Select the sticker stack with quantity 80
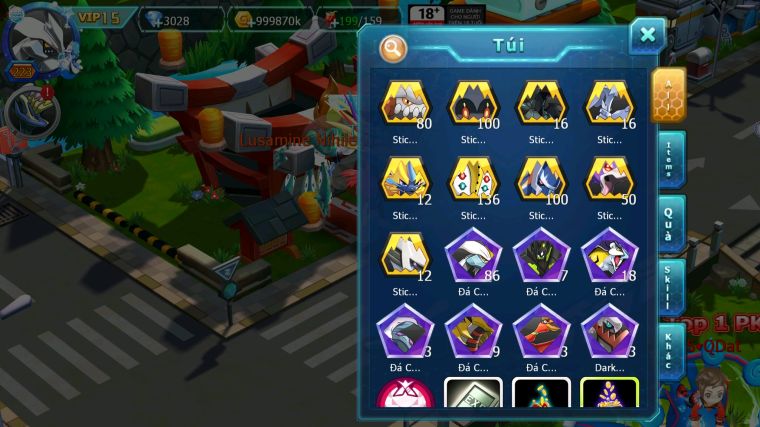760x427 pixels. tap(404, 104)
